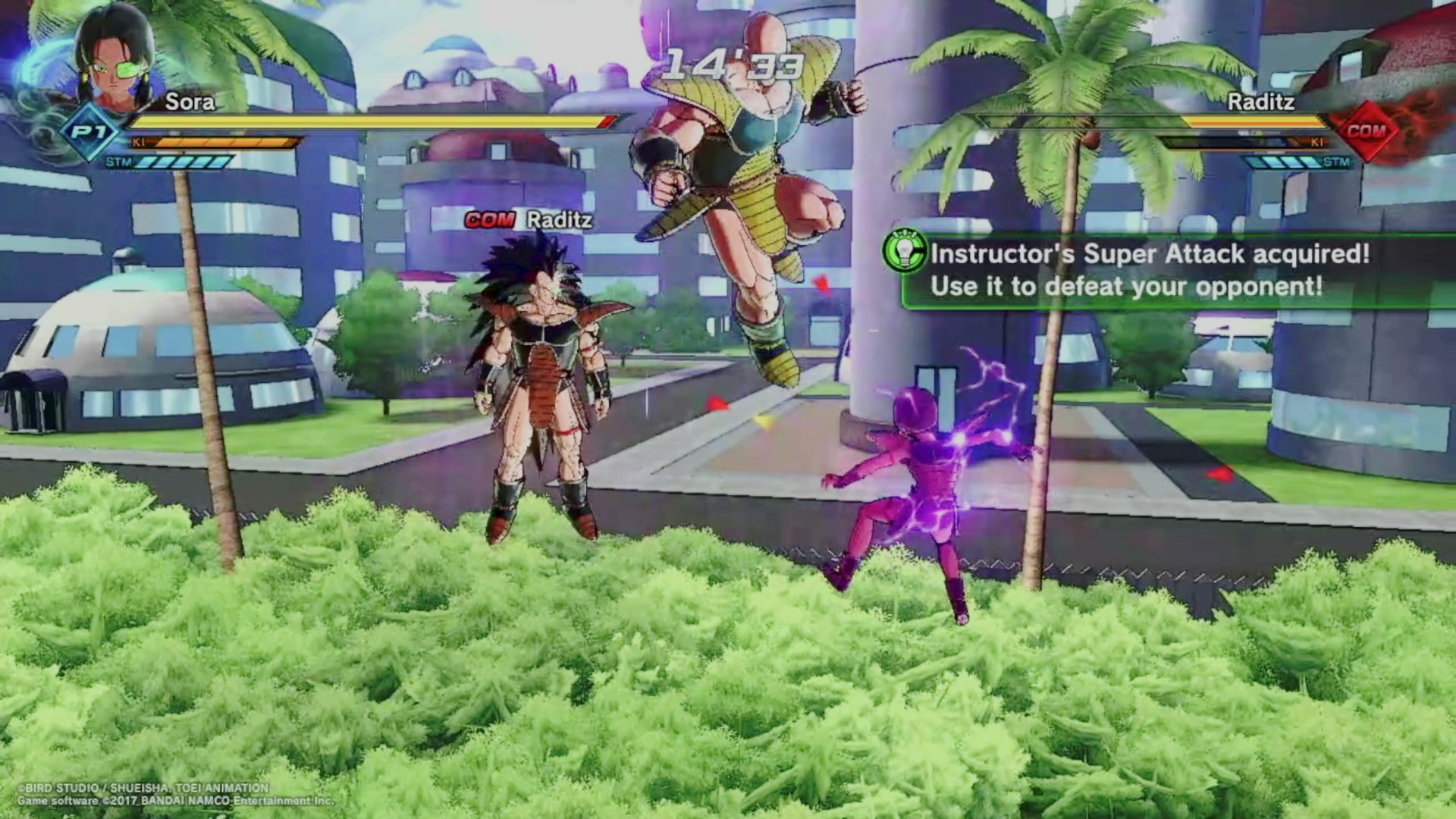Image resolution: width=1456 pixels, height=819 pixels.
Task: Select the Instructor's Super Attack acquired notification
Action: click(x=1150, y=270)
